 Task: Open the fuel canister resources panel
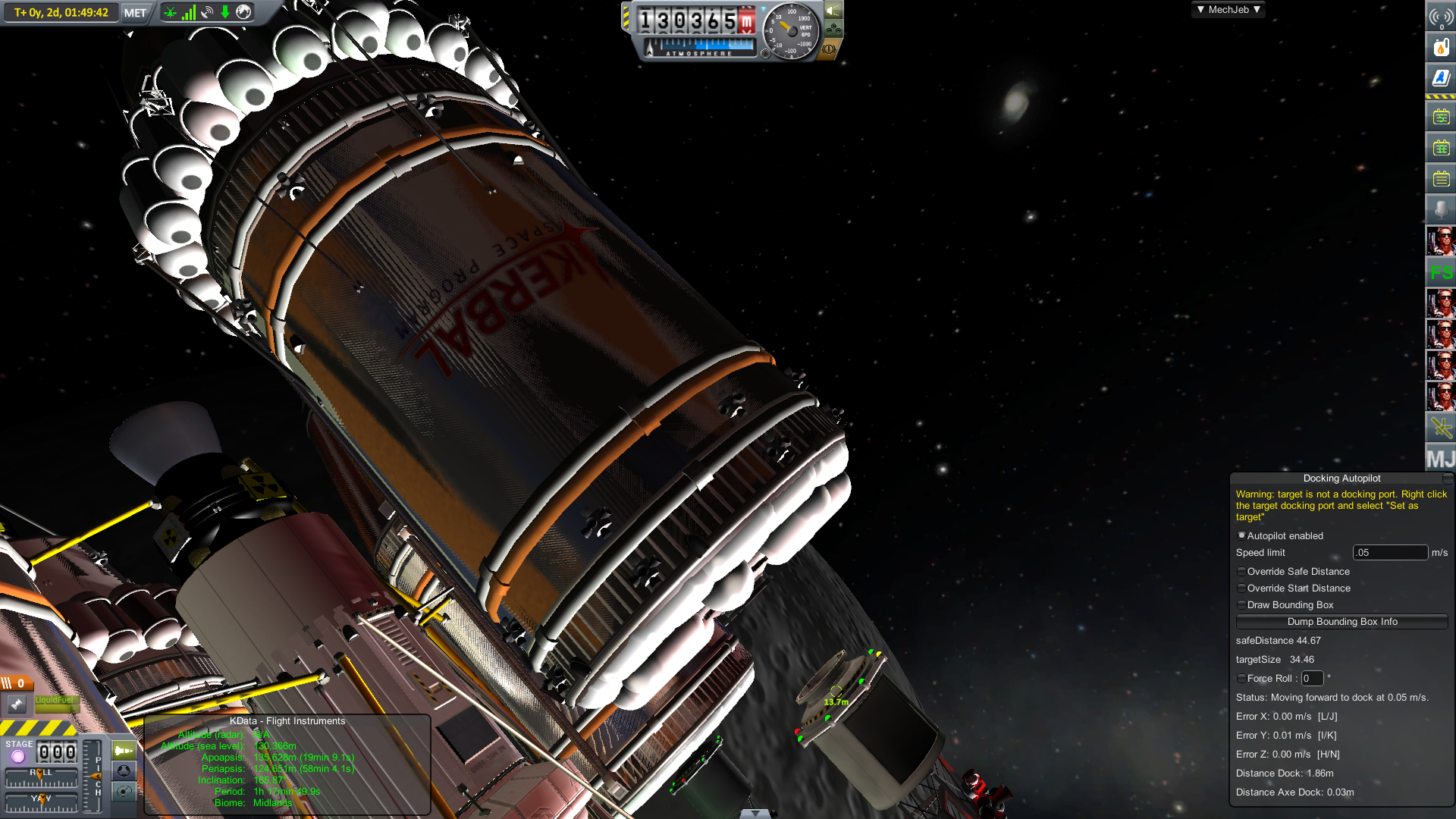1440,48
